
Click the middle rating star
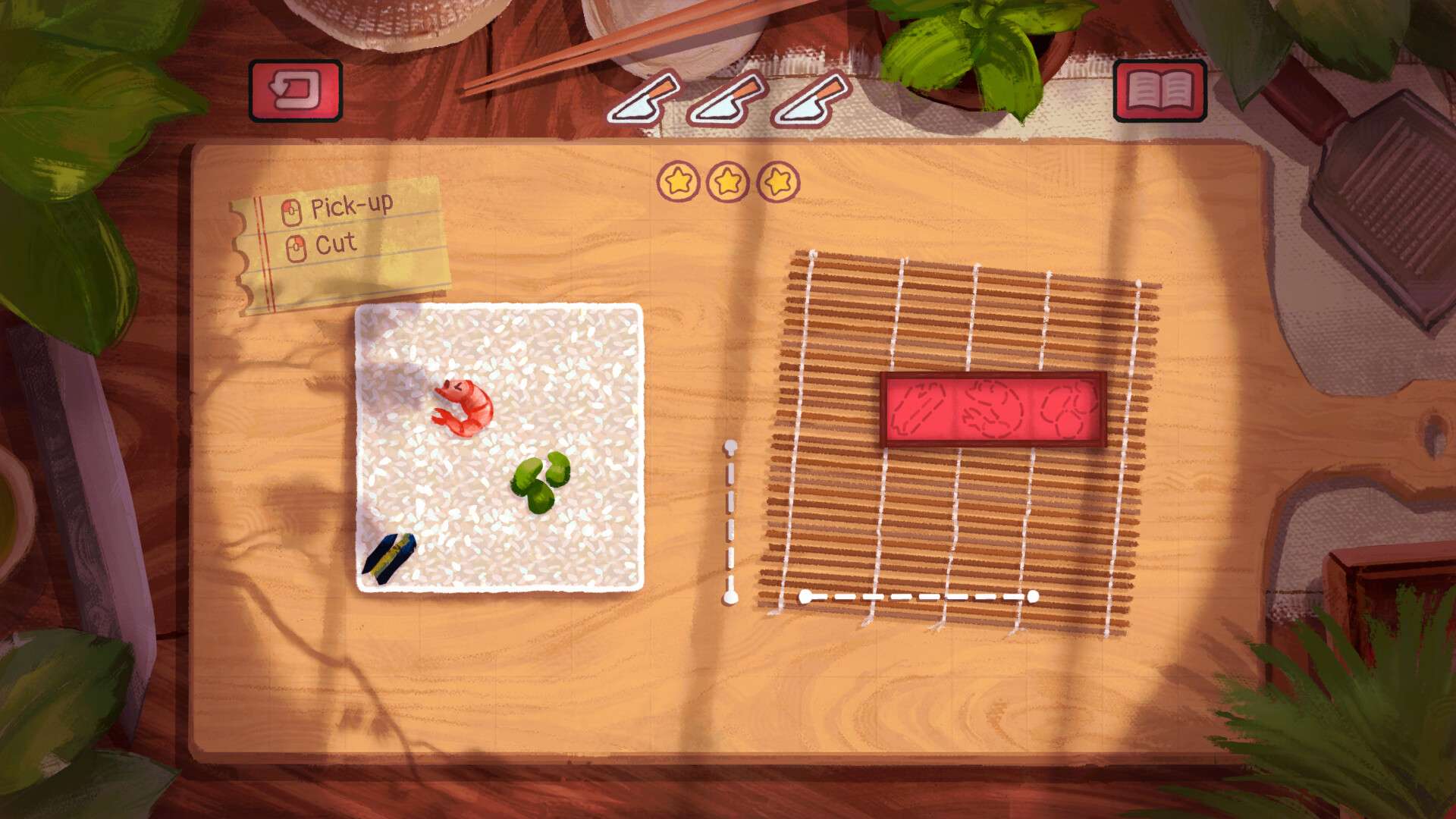coord(729,181)
